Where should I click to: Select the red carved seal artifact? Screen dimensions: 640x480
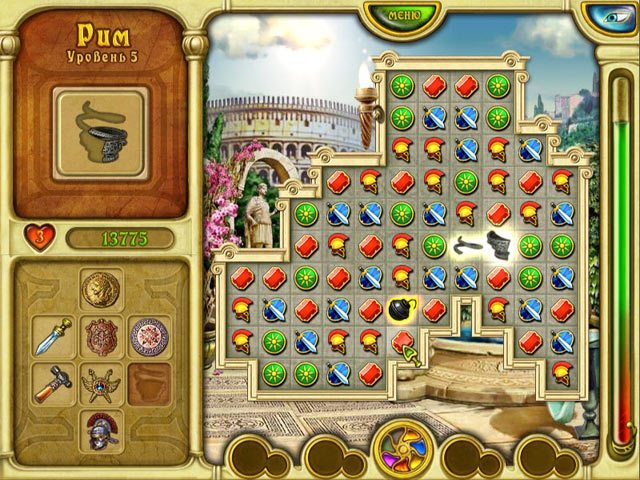coord(100,336)
